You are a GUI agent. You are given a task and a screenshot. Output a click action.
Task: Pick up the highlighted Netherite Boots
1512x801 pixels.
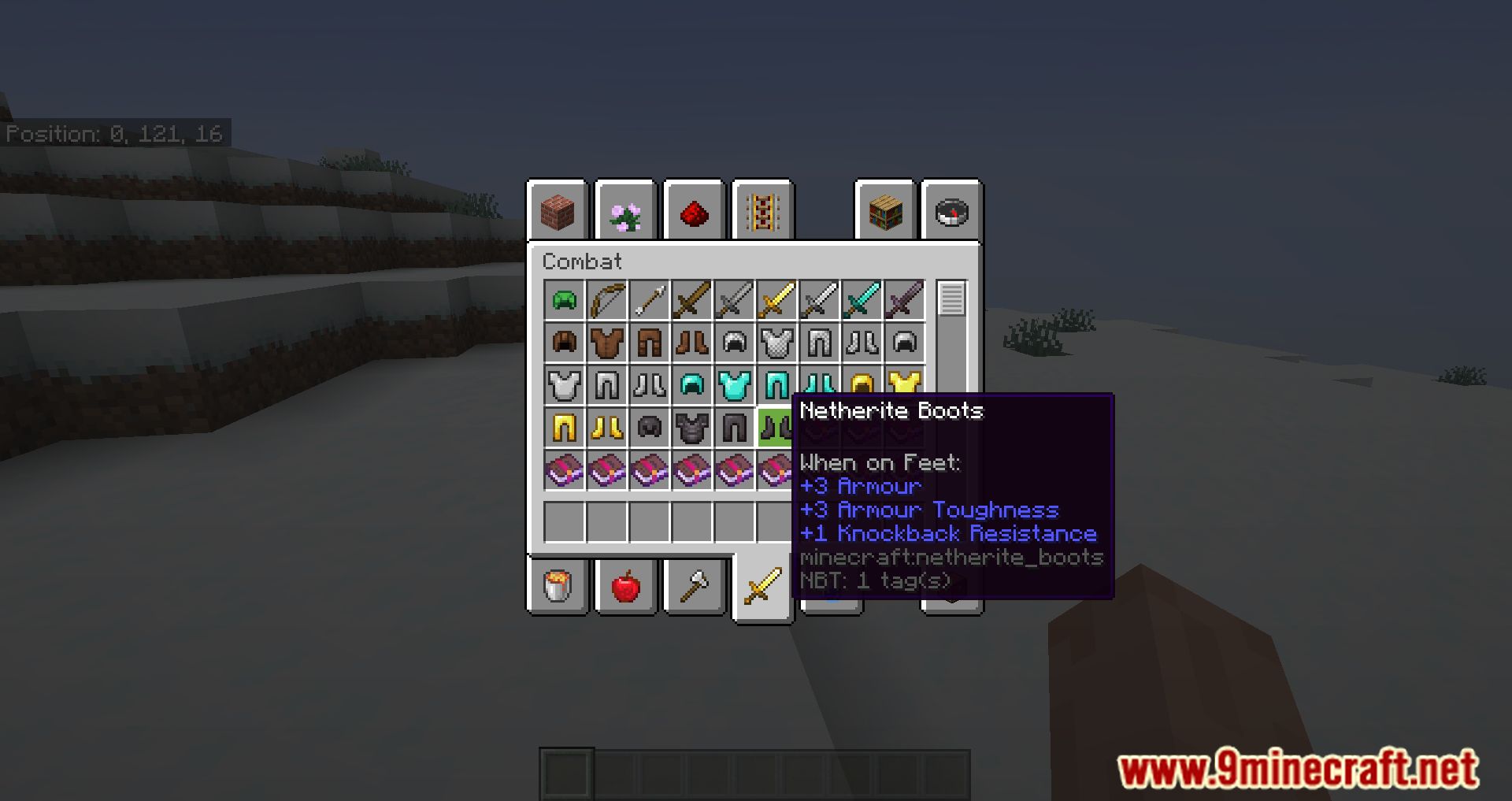click(776, 428)
